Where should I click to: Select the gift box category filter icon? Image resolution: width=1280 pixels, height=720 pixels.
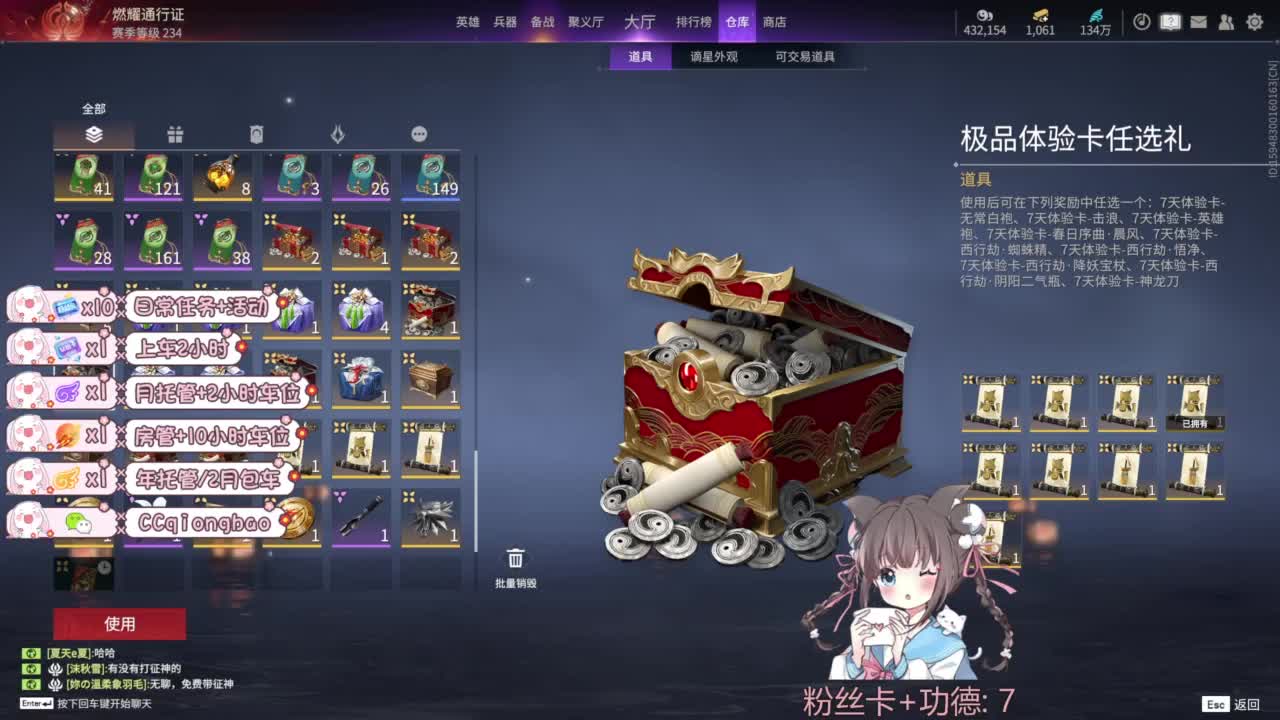(x=177, y=133)
